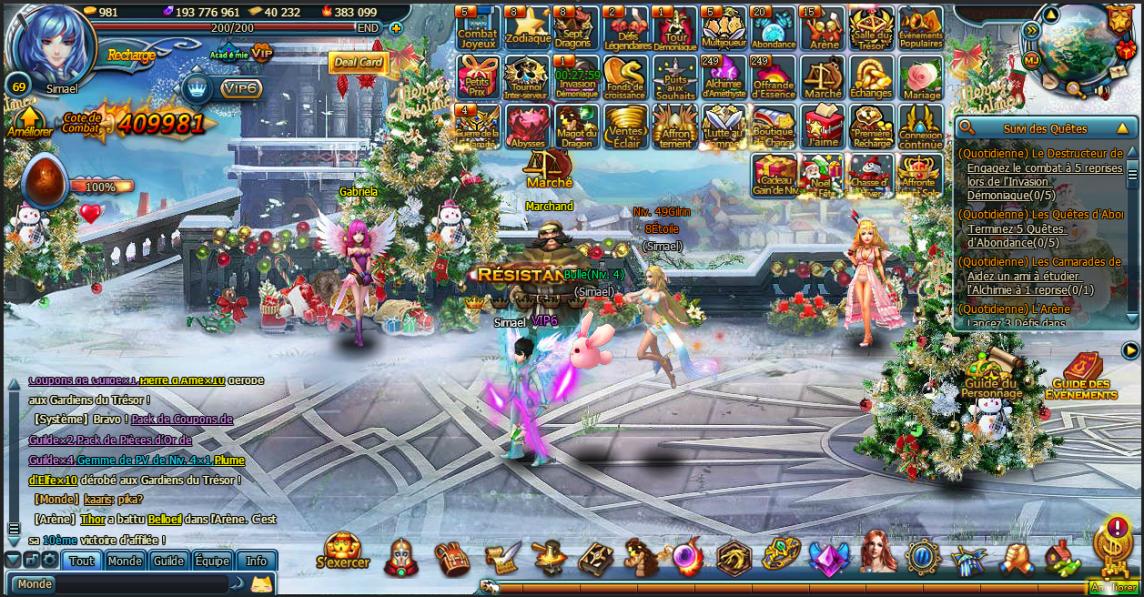Open the Abysses icon
This screenshot has width=1144, height=597.
(527, 127)
